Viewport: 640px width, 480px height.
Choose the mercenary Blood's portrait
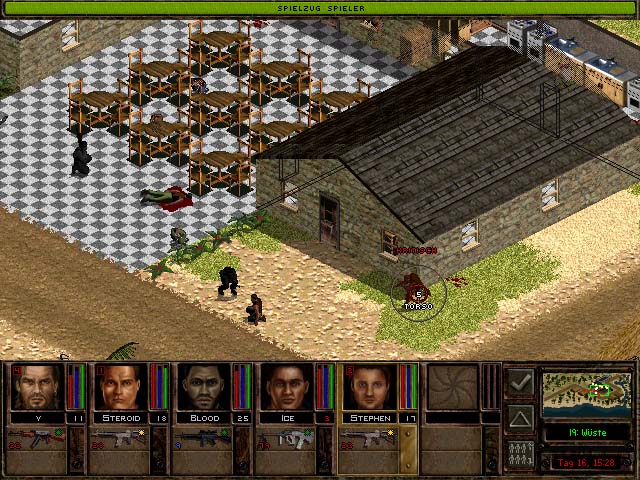[203, 386]
